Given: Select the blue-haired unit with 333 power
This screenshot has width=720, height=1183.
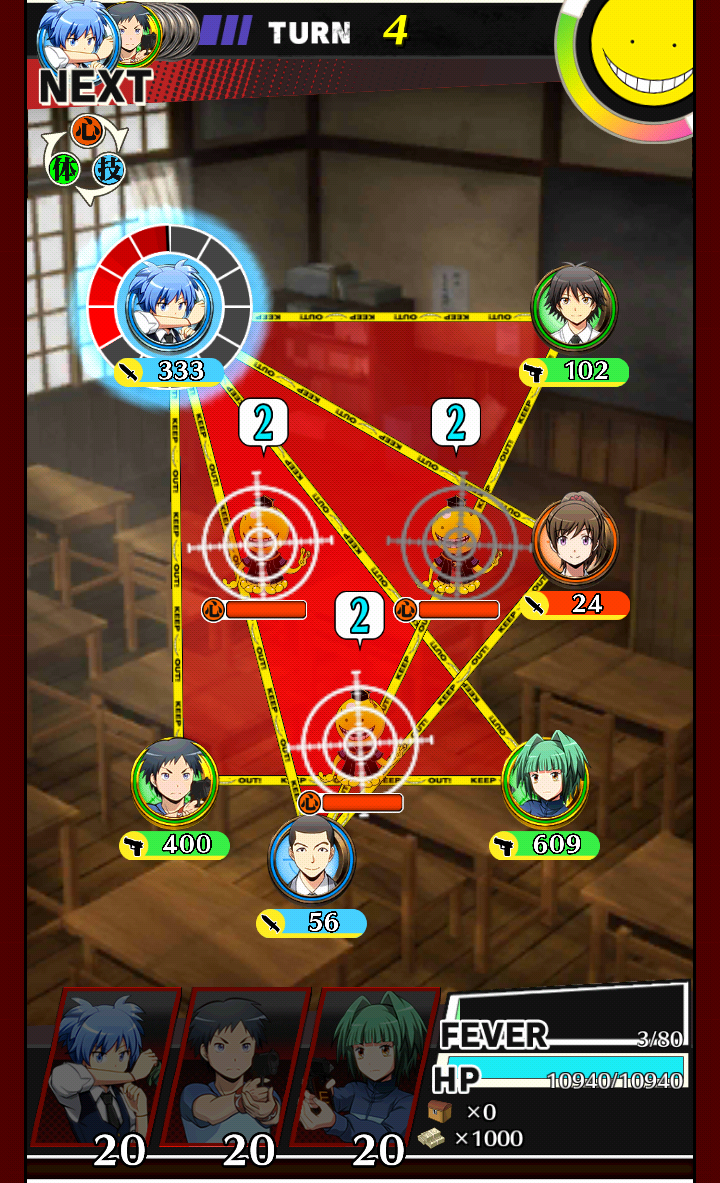Looking at the screenshot, I should (x=168, y=305).
